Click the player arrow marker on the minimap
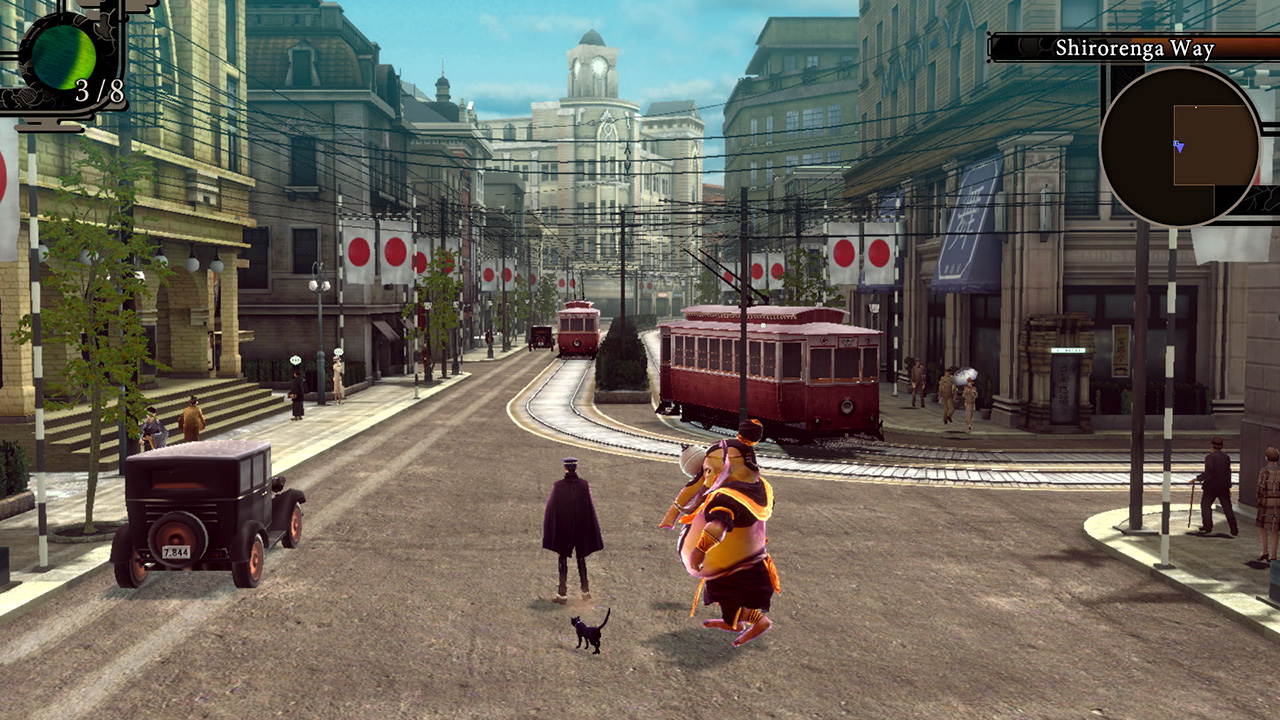 [1179, 147]
